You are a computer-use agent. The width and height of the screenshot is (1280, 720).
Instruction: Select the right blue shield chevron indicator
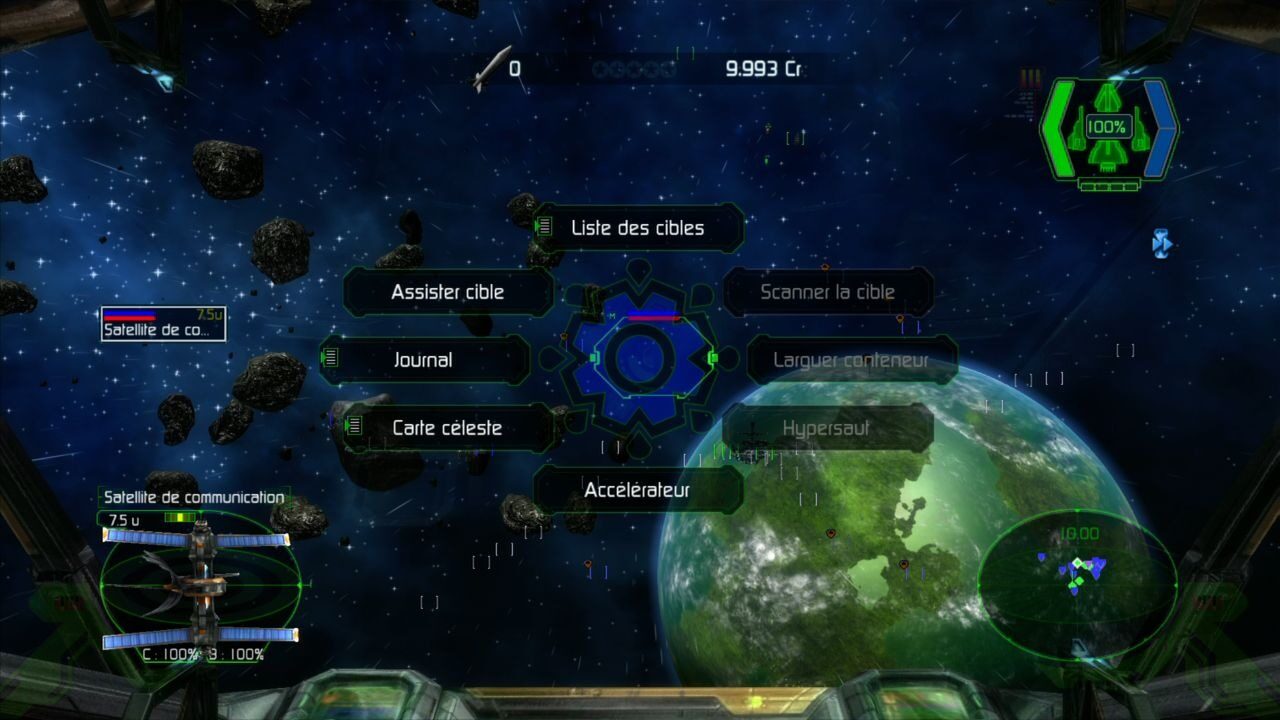click(1160, 127)
